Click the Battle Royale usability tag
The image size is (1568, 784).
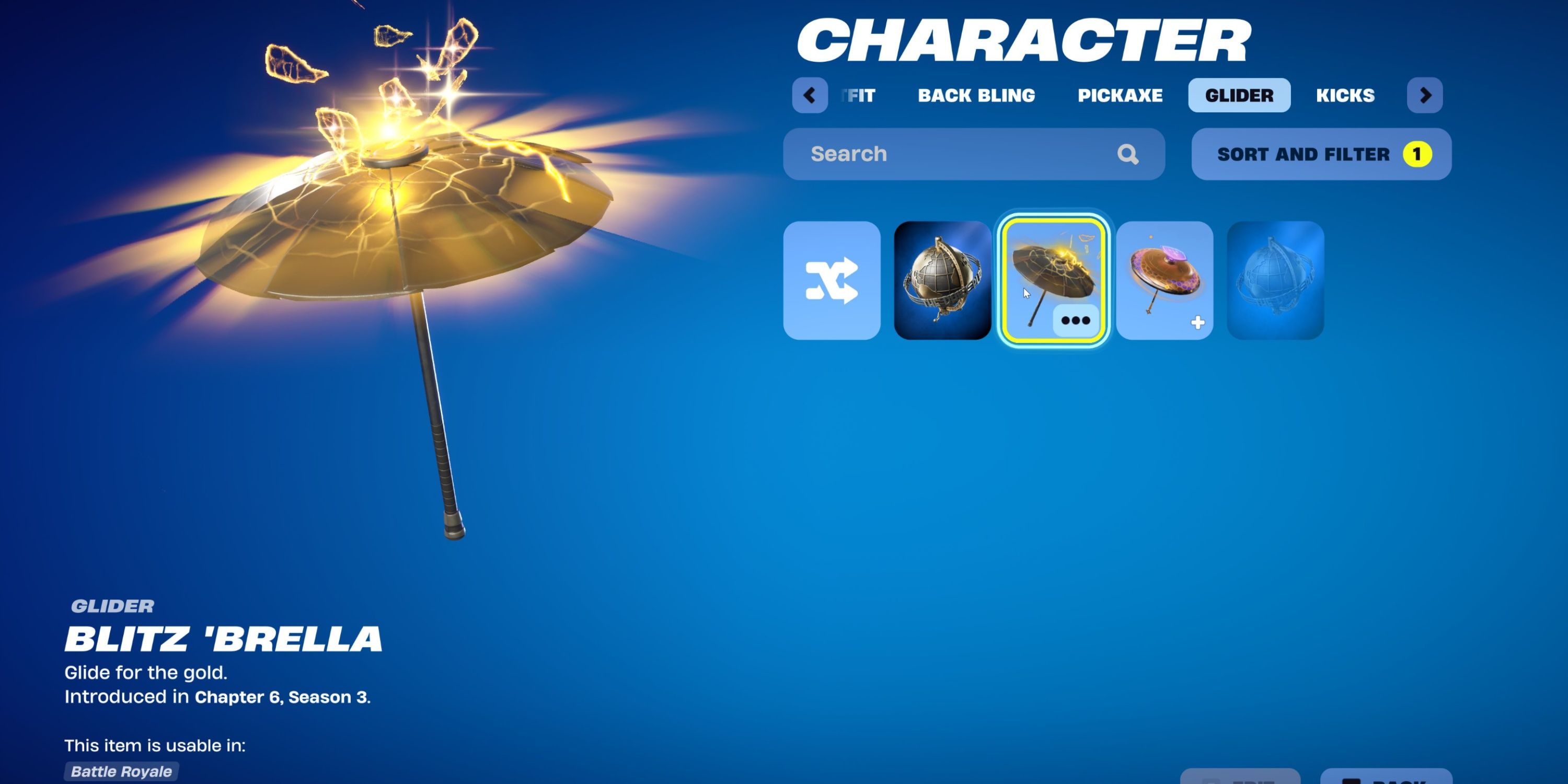tap(119, 771)
